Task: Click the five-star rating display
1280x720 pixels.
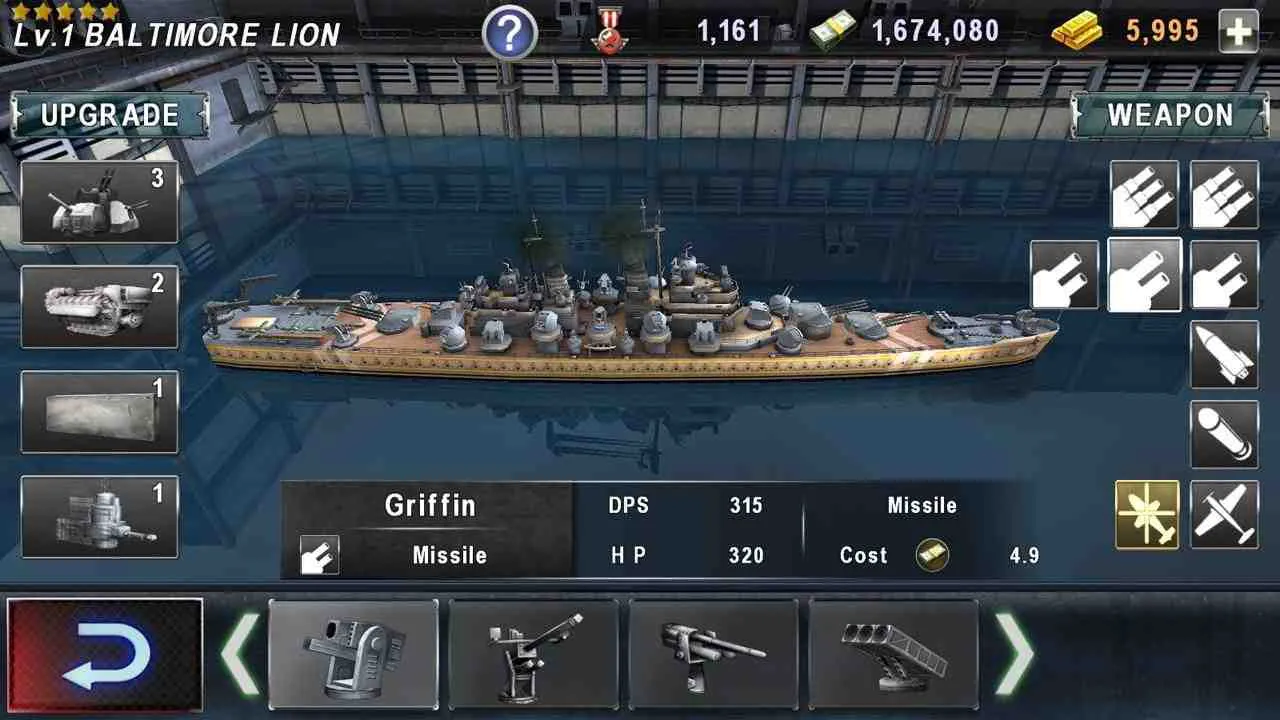Action: click(x=65, y=10)
